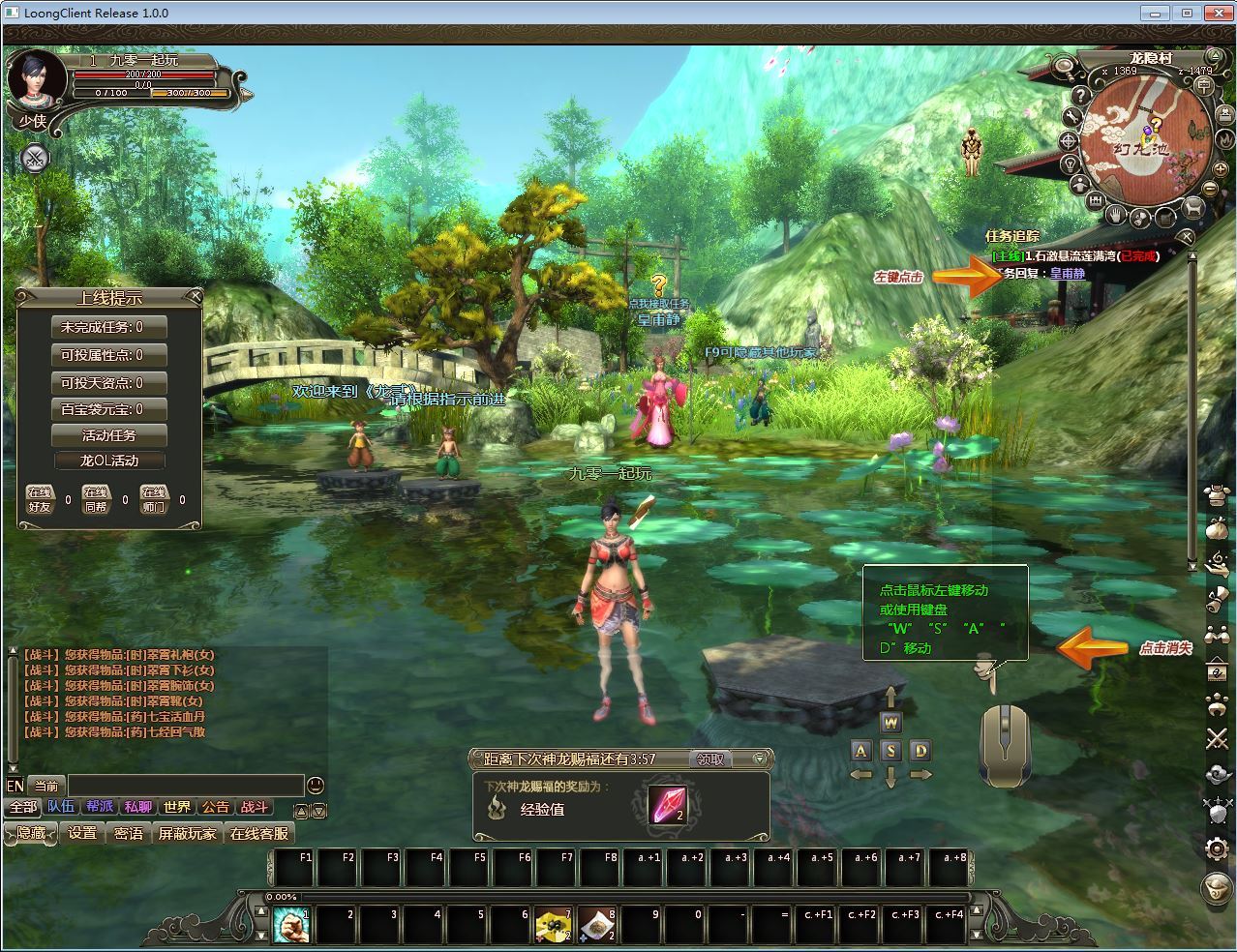Select 可投属性点 in the login tips
This screenshot has width=1237, height=952.
pyautogui.click(x=108, y=355)
